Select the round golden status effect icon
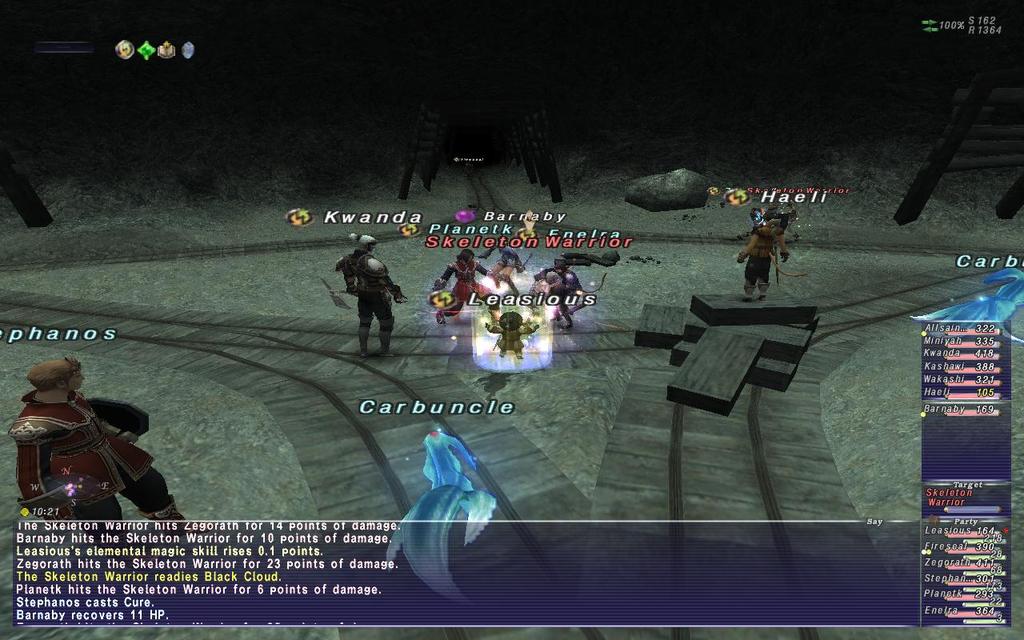 tap(125, 50)
